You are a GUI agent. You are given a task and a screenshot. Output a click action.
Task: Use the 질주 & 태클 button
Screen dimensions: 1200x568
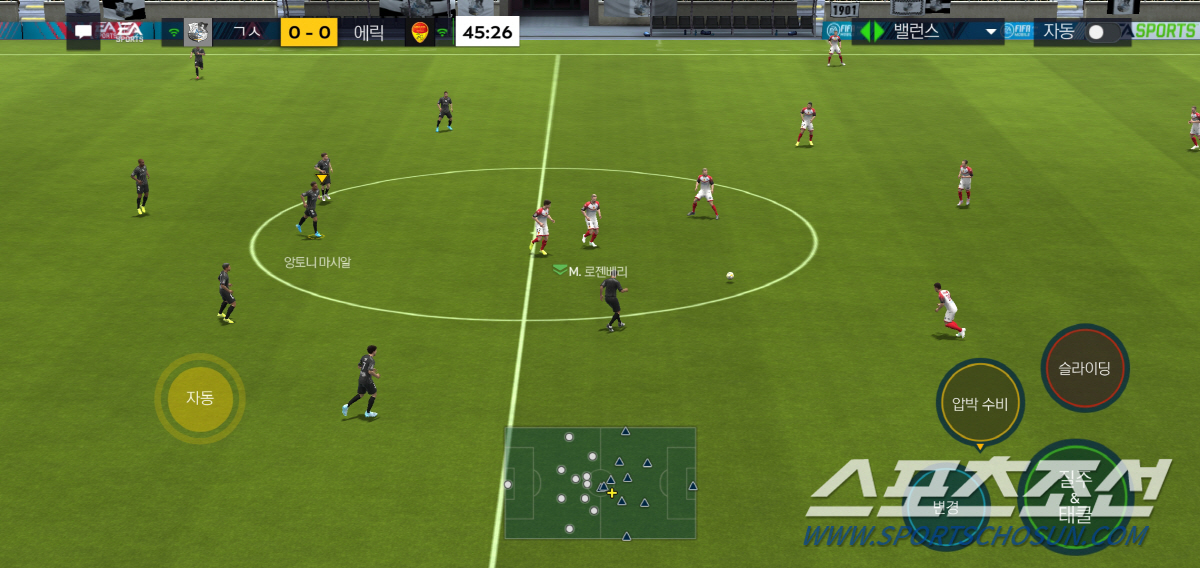(x=1073, y=497)
